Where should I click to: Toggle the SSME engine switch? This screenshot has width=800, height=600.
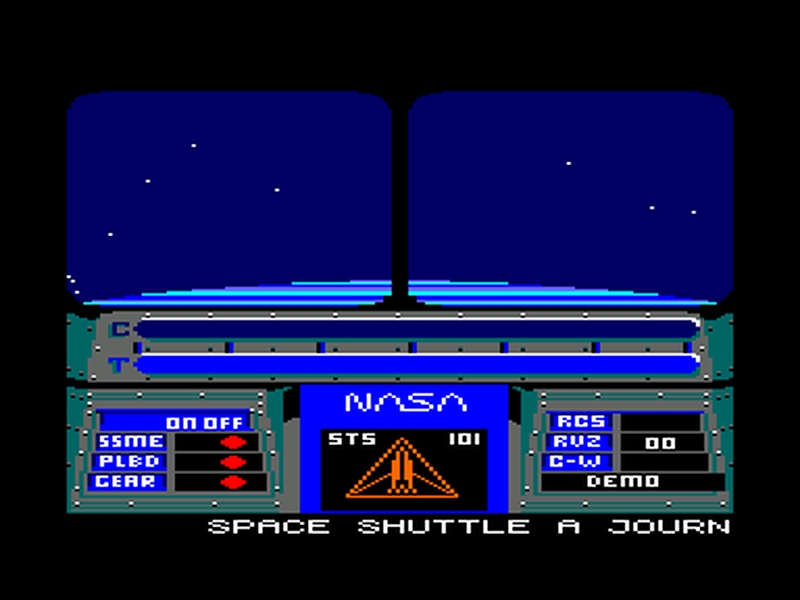pyautogui.click(x=232, y=442)
